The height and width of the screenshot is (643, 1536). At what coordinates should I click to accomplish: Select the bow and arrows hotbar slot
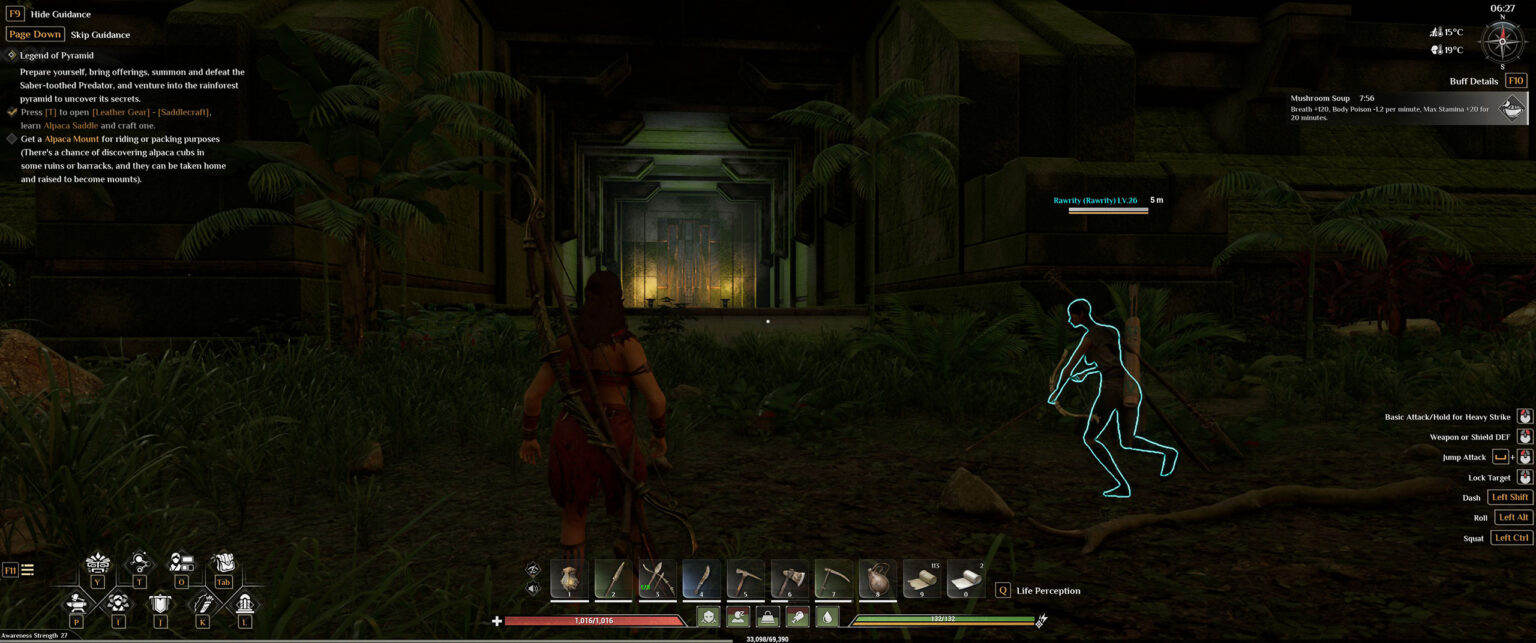tap(657, 579)
